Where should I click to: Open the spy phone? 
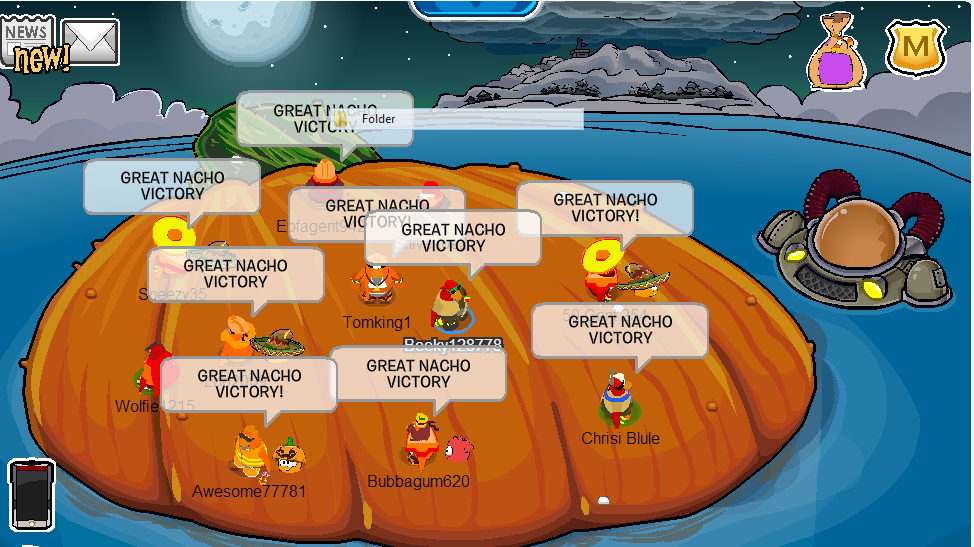coord(30,495)
